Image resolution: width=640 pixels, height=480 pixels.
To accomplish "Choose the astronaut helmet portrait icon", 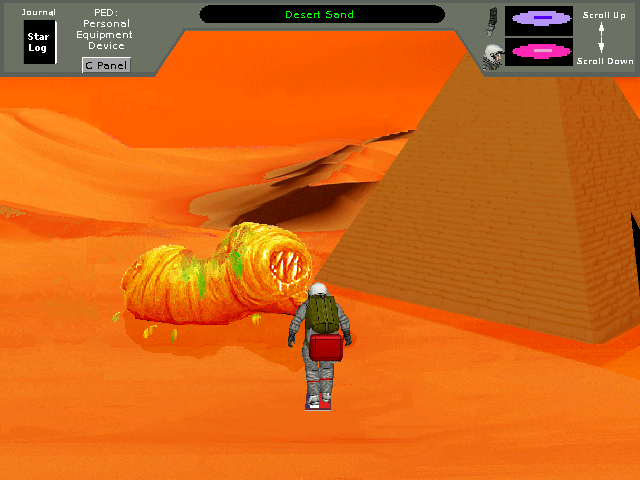I will [492, 56].
